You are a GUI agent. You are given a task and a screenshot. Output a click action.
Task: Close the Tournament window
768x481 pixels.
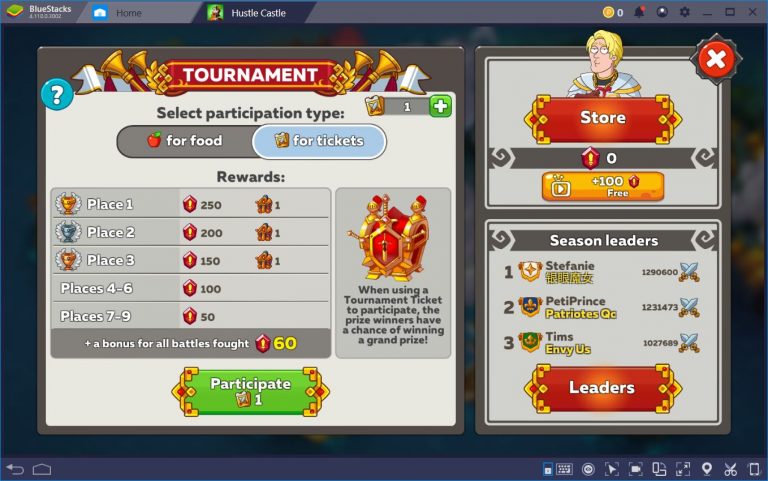(x=716, y=60)
